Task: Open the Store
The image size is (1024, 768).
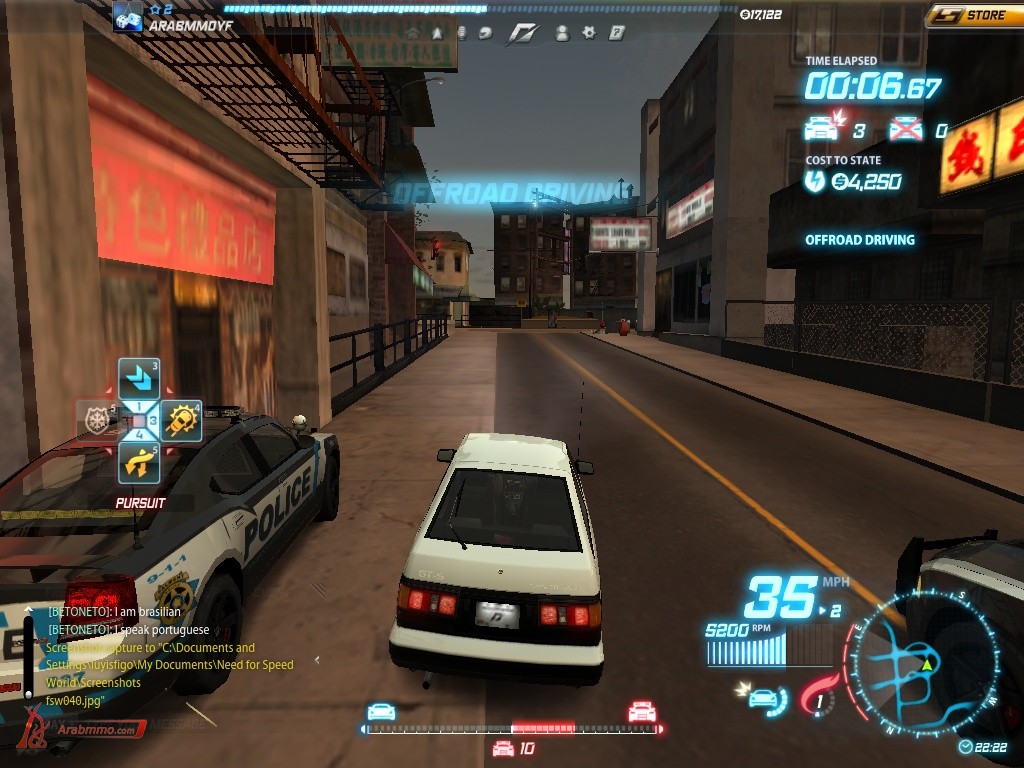Action: click(x=975, y=15)
